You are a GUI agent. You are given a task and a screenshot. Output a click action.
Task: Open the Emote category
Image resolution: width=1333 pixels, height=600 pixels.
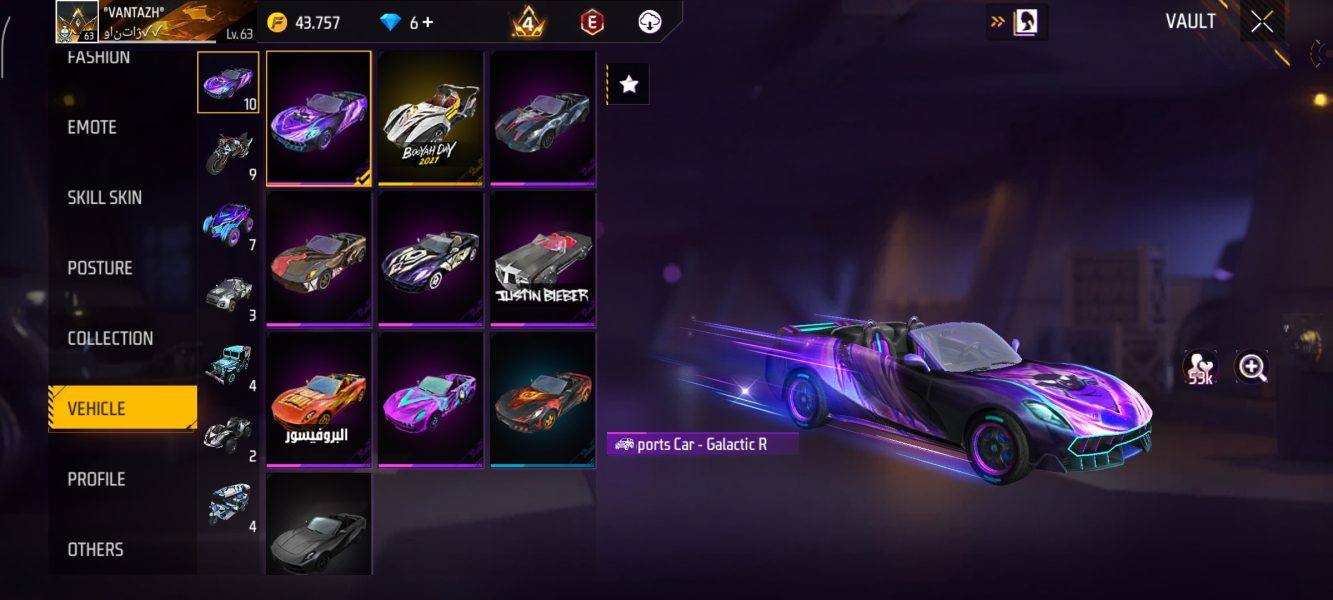(92, 127)
